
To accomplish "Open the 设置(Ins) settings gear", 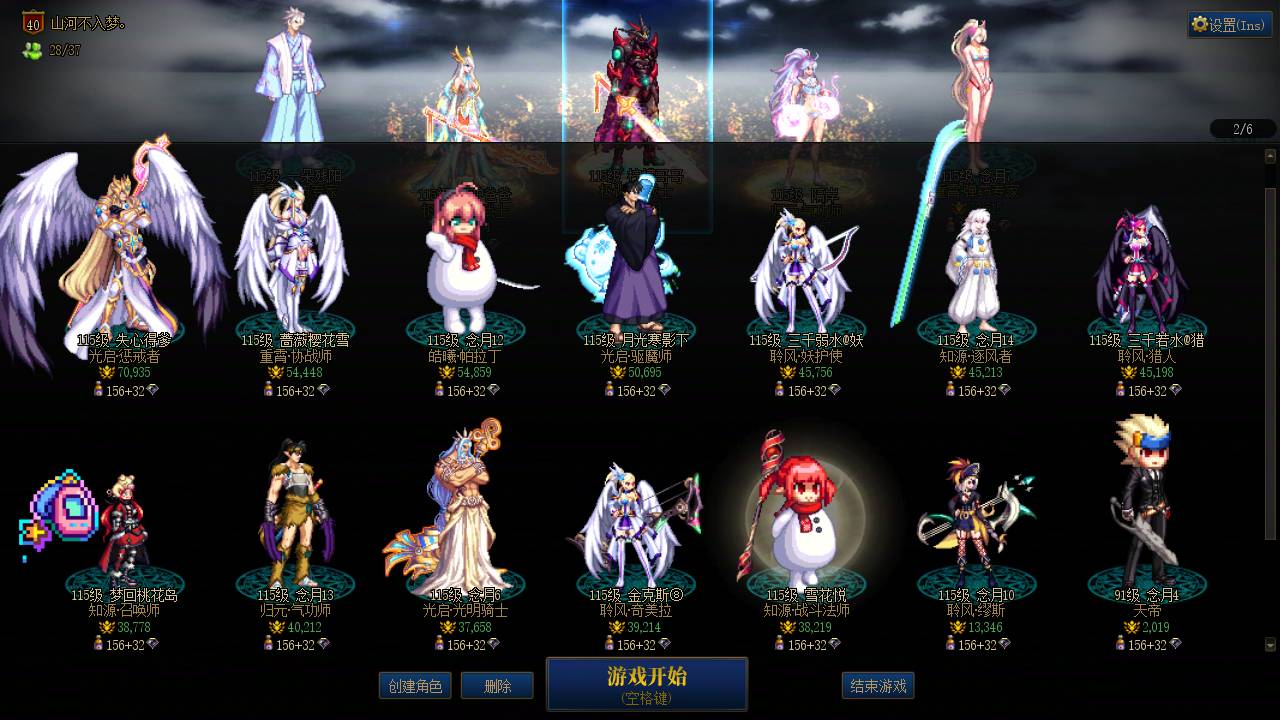I will point(1229,24).
